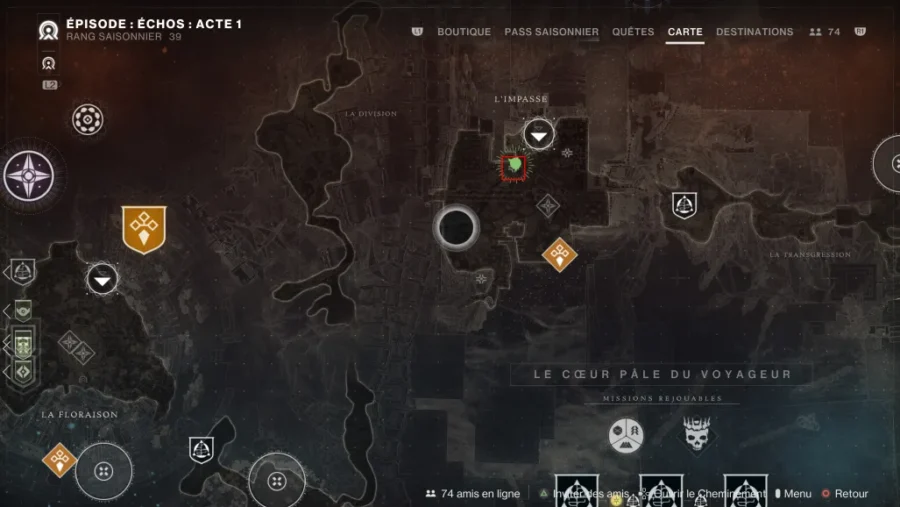Select the white shield marker near La Transgression

tap(684, 205)
